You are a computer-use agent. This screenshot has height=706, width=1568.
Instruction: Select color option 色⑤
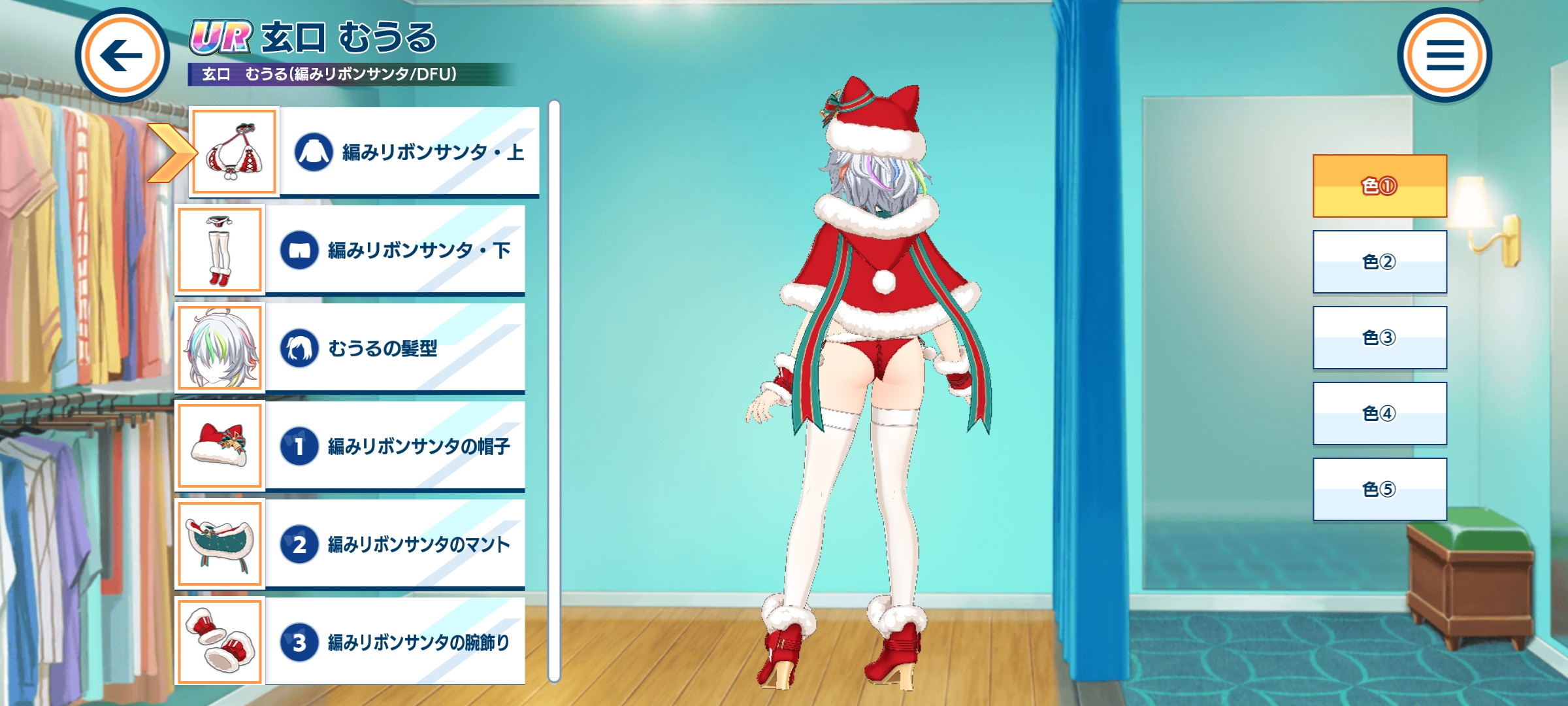coord(1379,489)
